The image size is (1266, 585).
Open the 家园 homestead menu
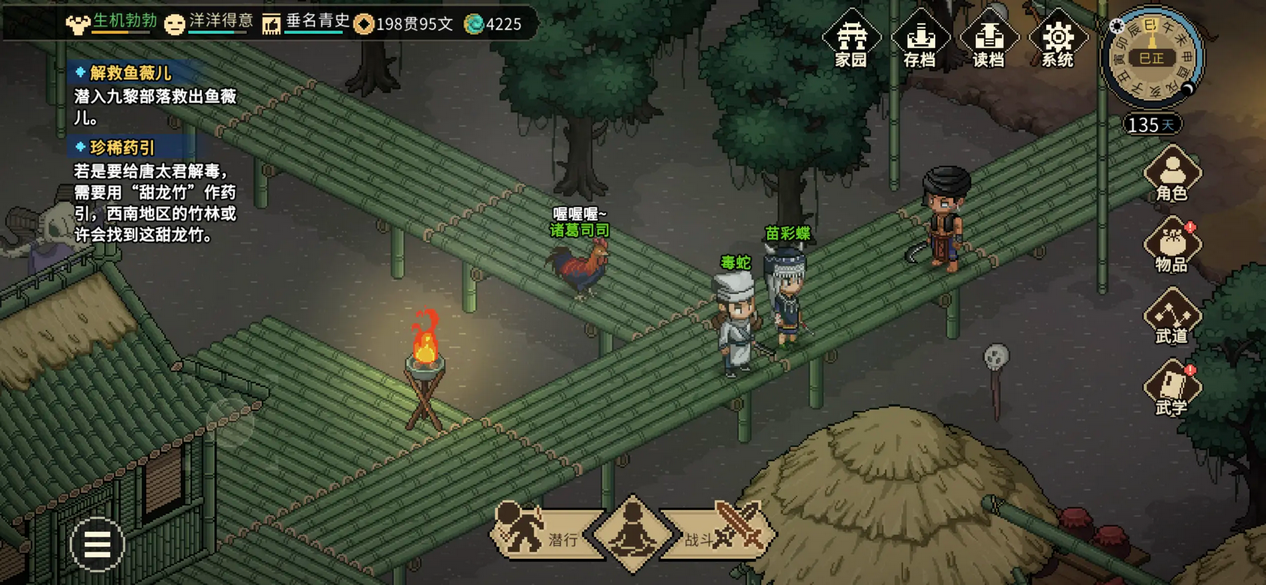[x=851, y=40]
